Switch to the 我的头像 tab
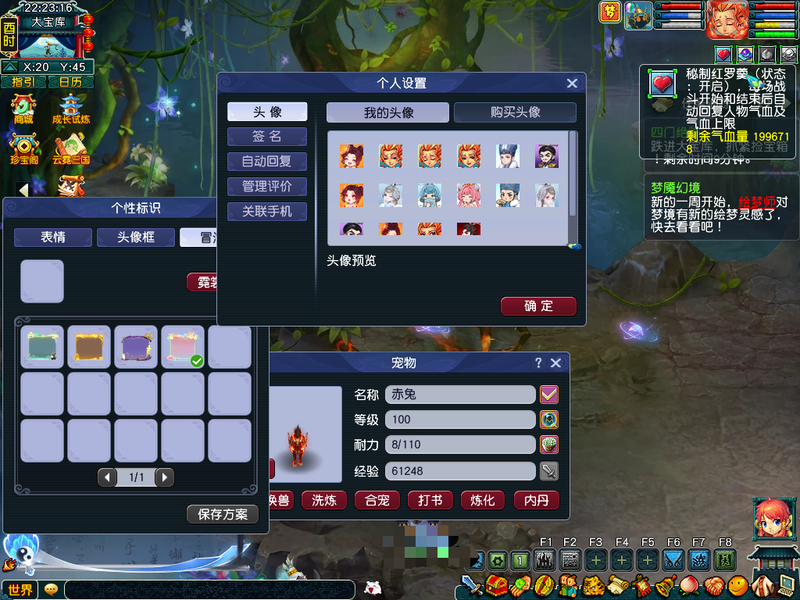The image size is (800, 600). 389,113
